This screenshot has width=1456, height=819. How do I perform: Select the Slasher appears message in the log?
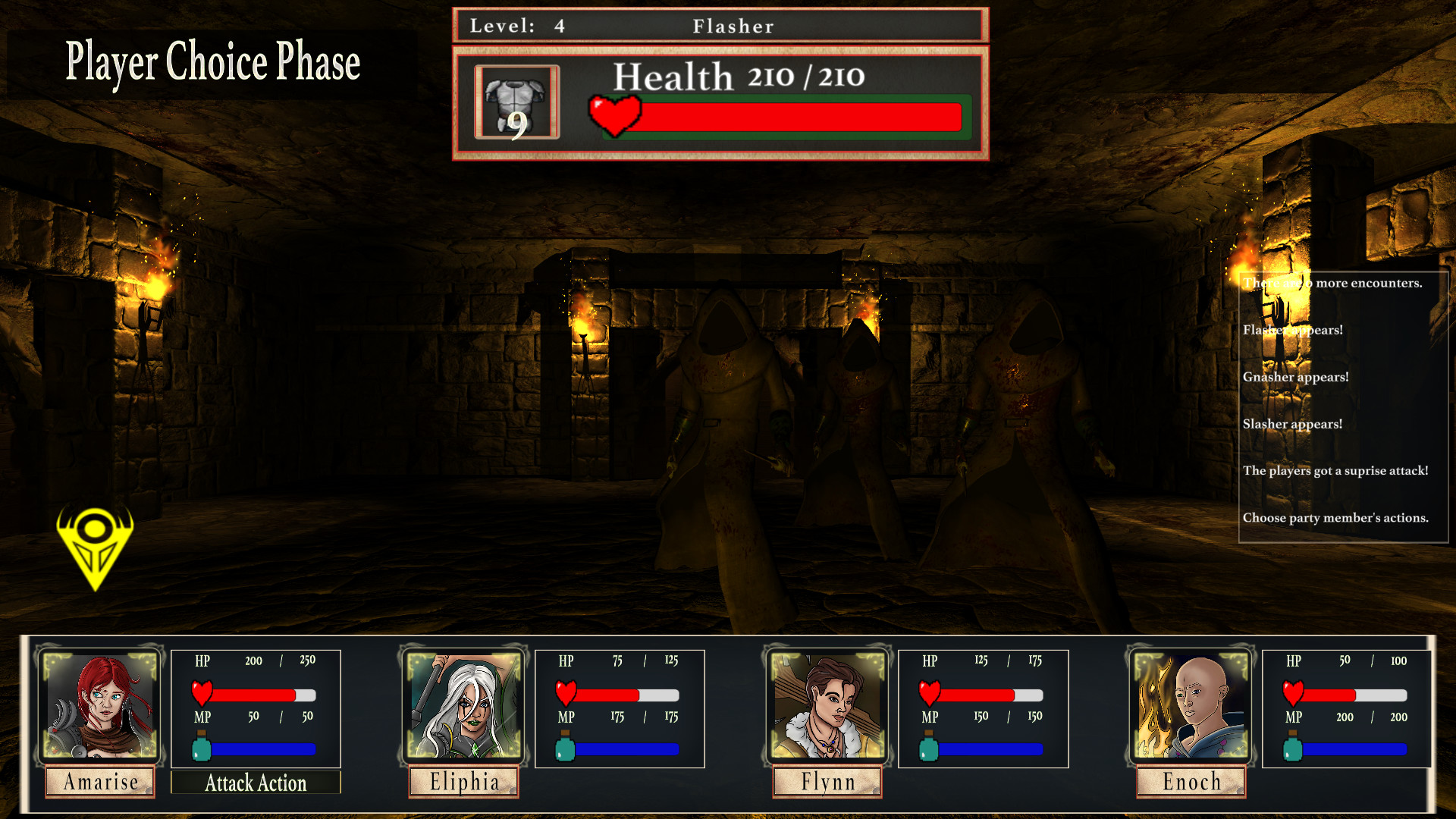coord(1294,424)
